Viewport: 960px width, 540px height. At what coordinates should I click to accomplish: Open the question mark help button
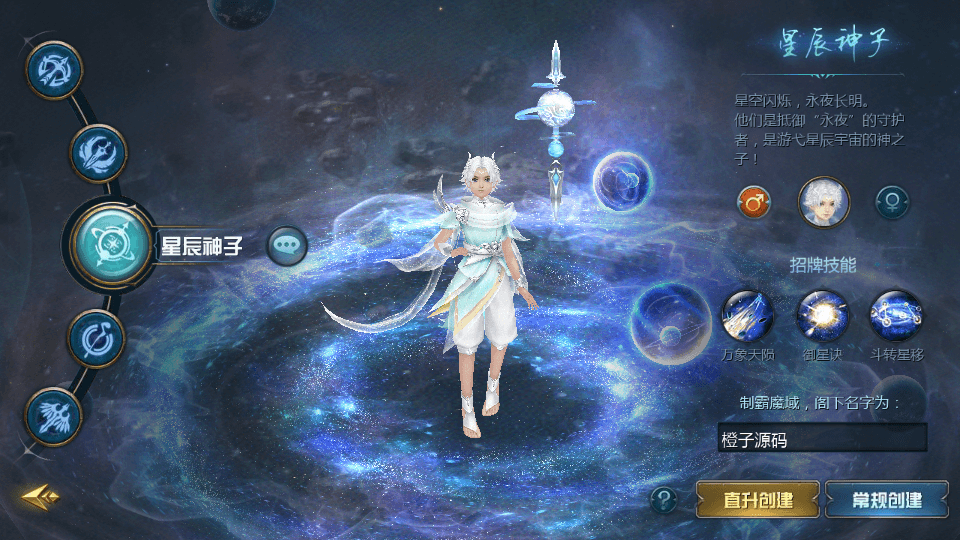663,499
